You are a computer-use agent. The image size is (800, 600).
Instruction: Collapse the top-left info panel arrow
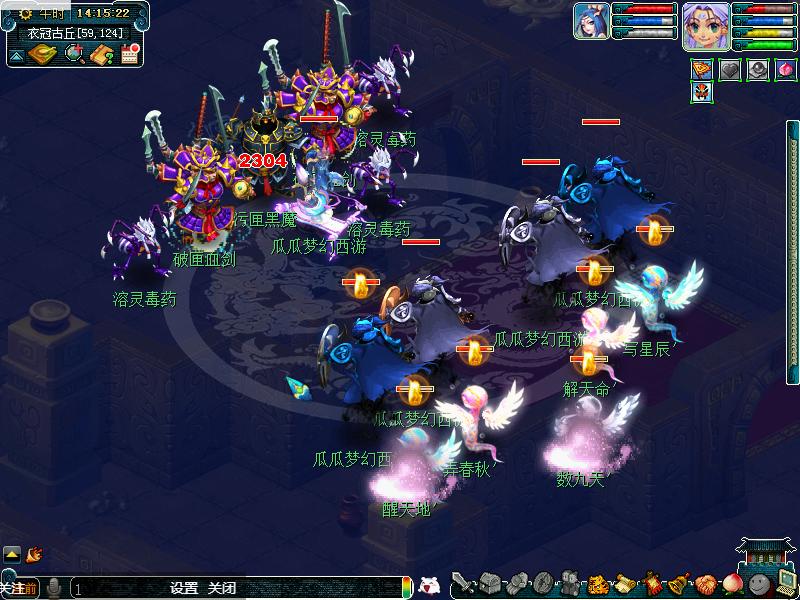[x=17, y=55]
